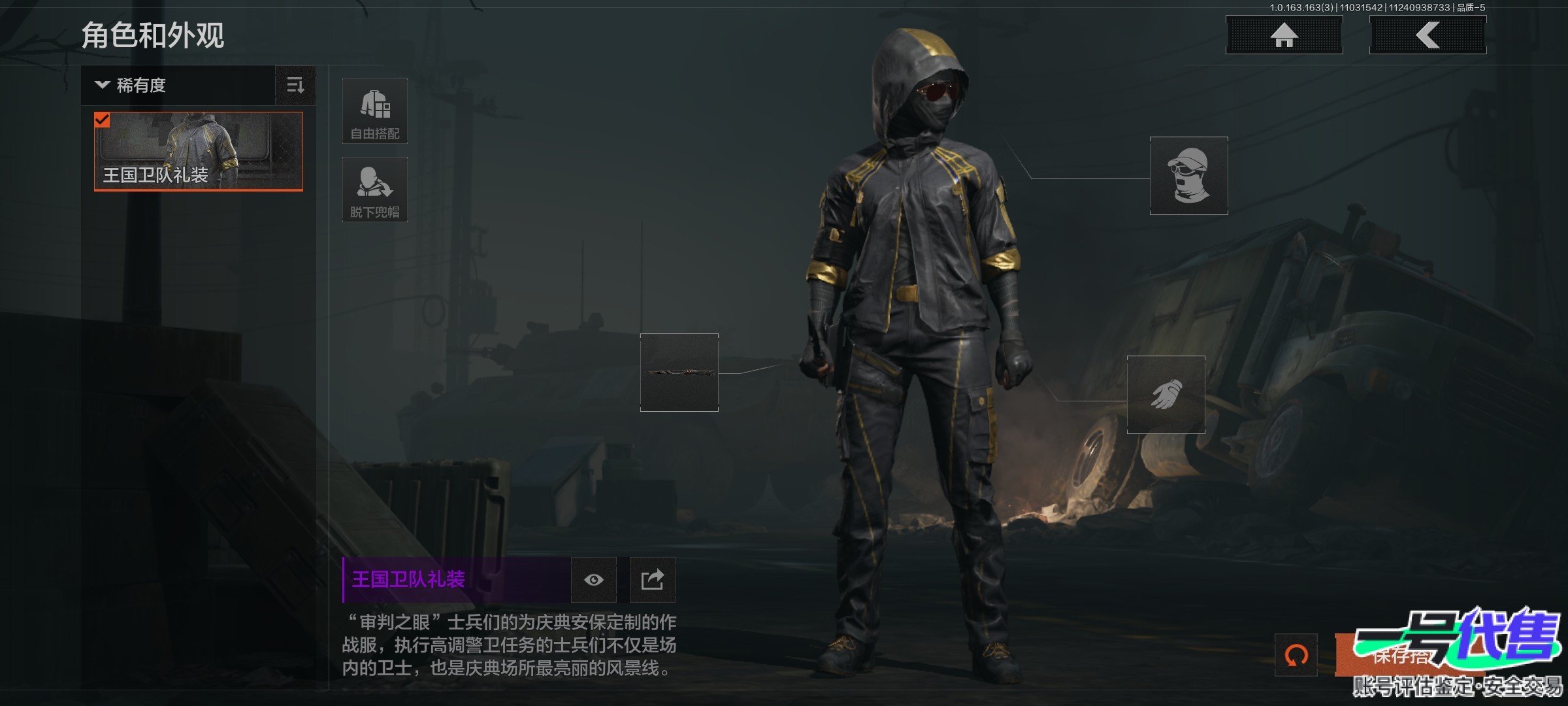Image resolution: width=1568 pixels, height=706 pixels.
Task: Select the weapon skin slot
Action: 679,373
